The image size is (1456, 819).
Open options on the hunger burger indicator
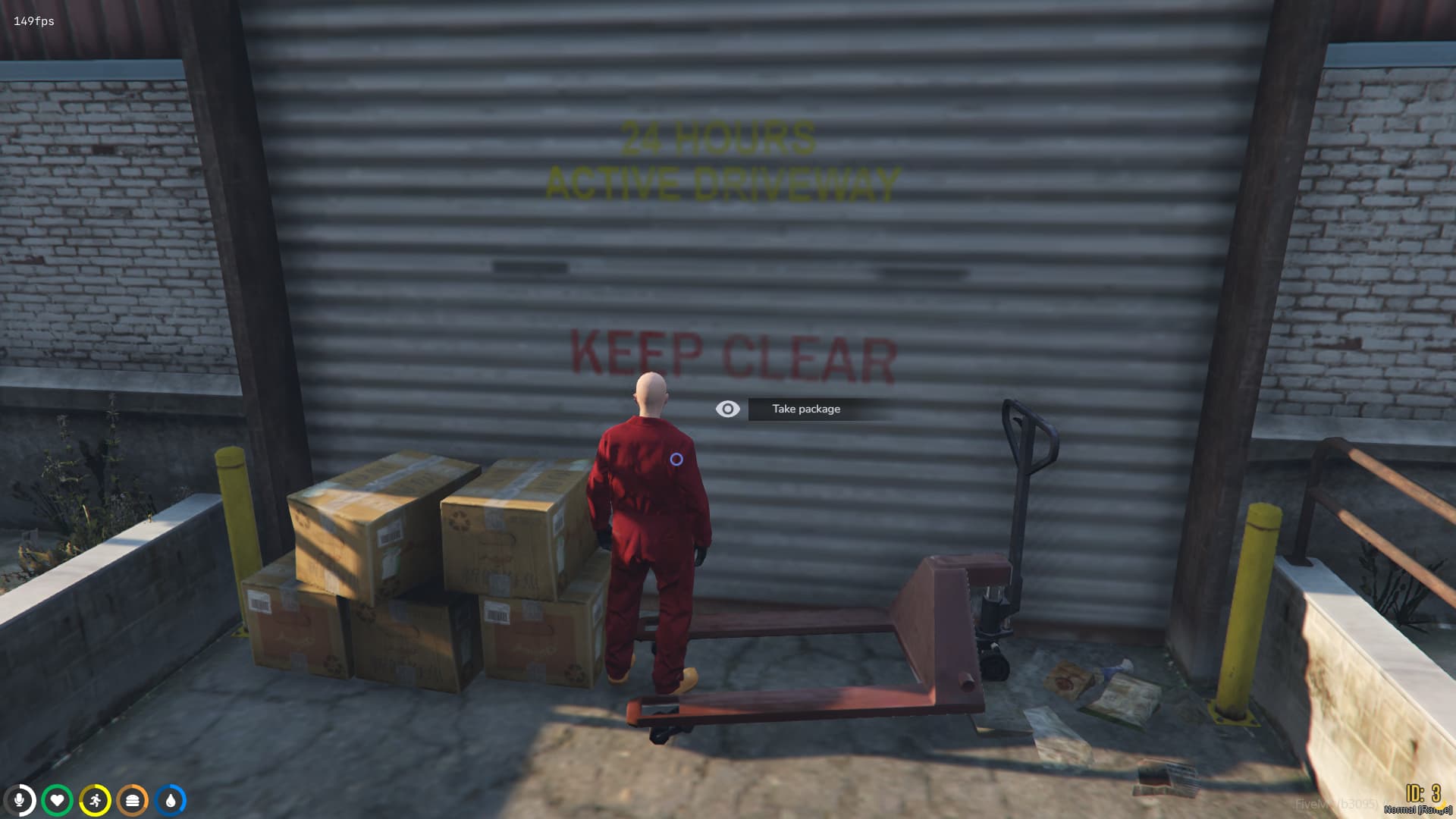(132, 799)
